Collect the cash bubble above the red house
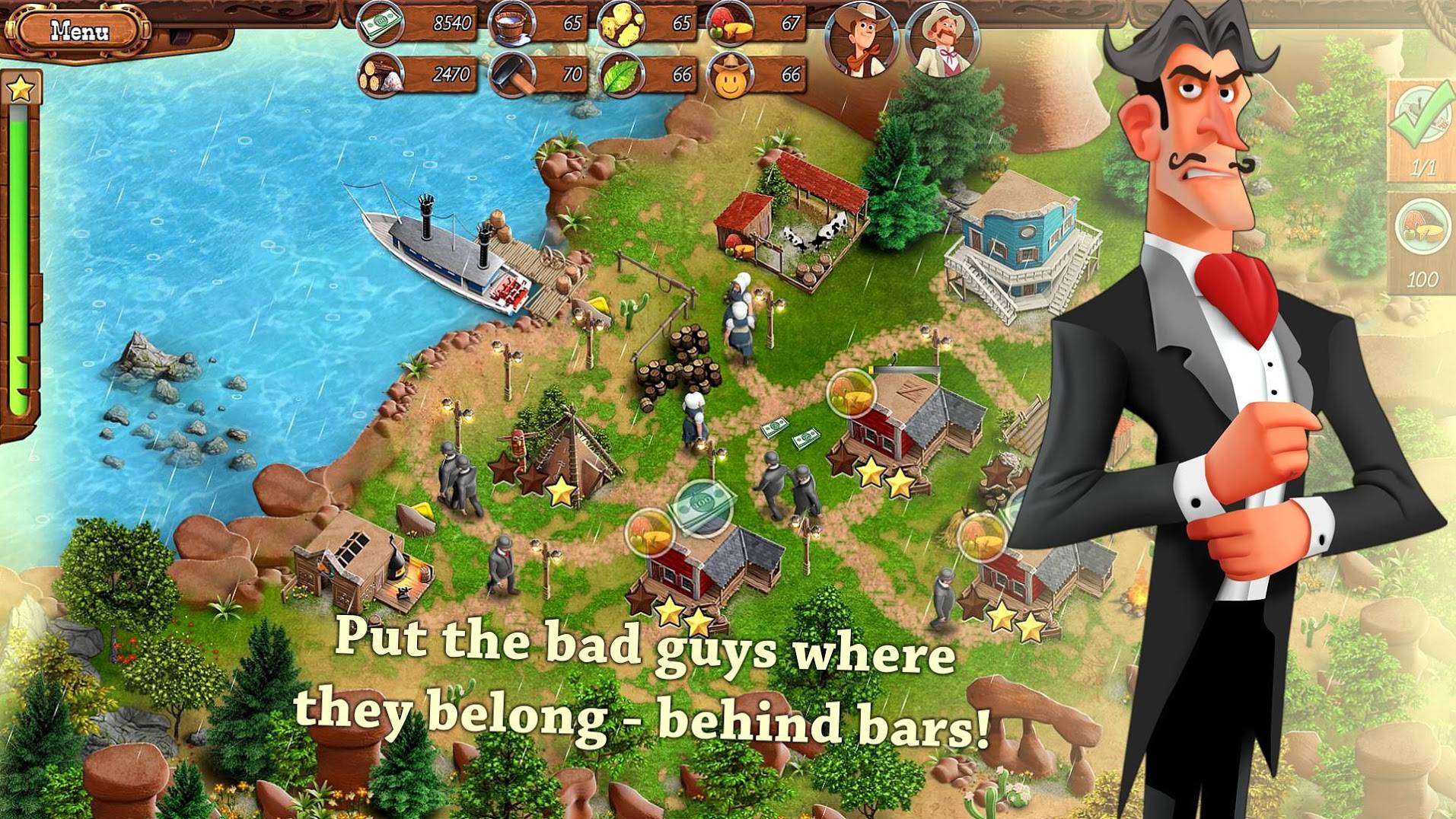 tap(704, 505)
